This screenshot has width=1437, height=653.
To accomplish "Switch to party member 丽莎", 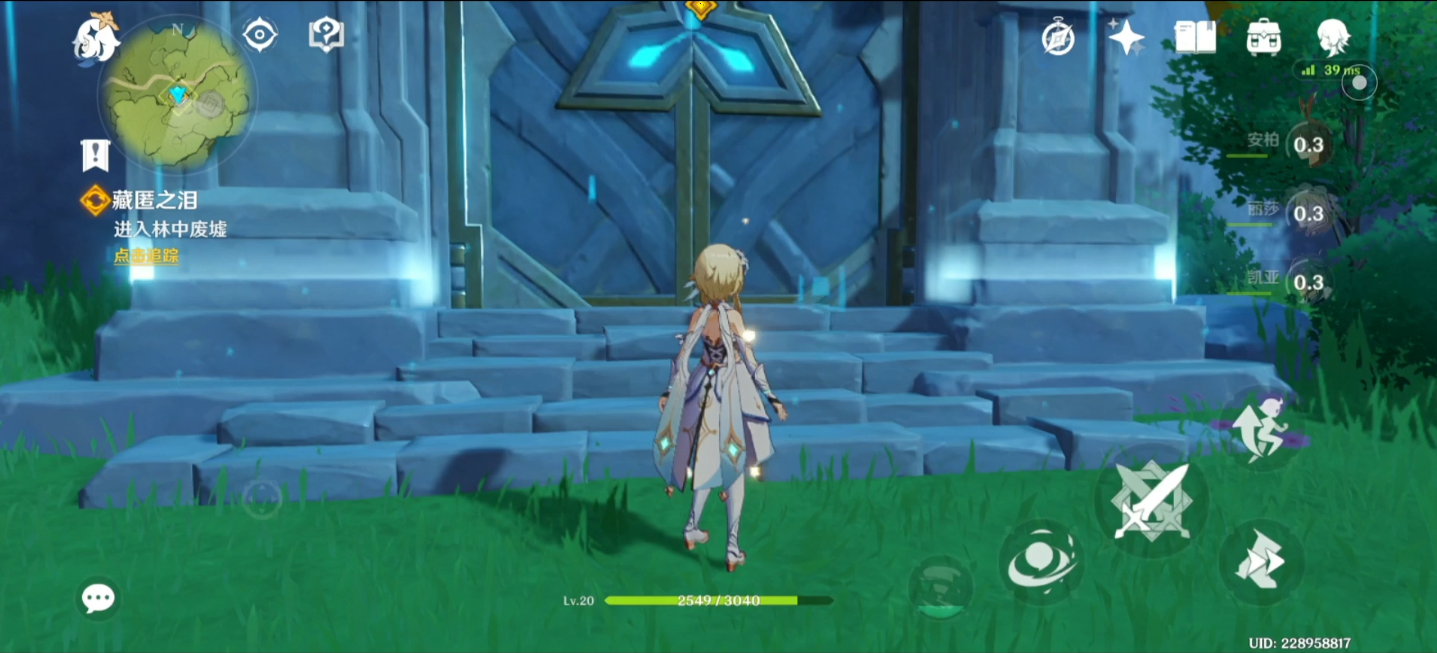I will pyautogui.click(x=1308, y=213).
